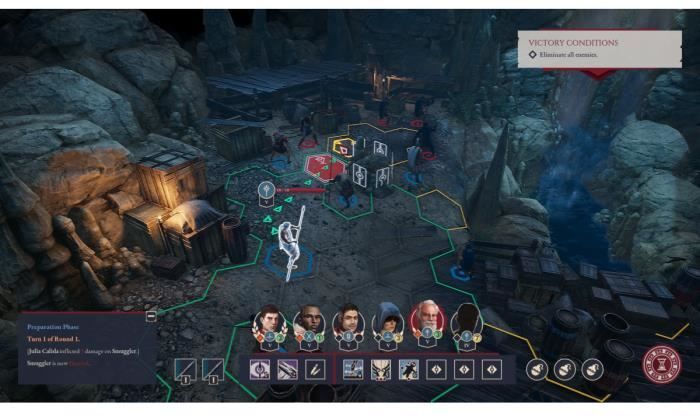Select the white-bearded elder portrait
700x416 pixels.
point(427,320)
